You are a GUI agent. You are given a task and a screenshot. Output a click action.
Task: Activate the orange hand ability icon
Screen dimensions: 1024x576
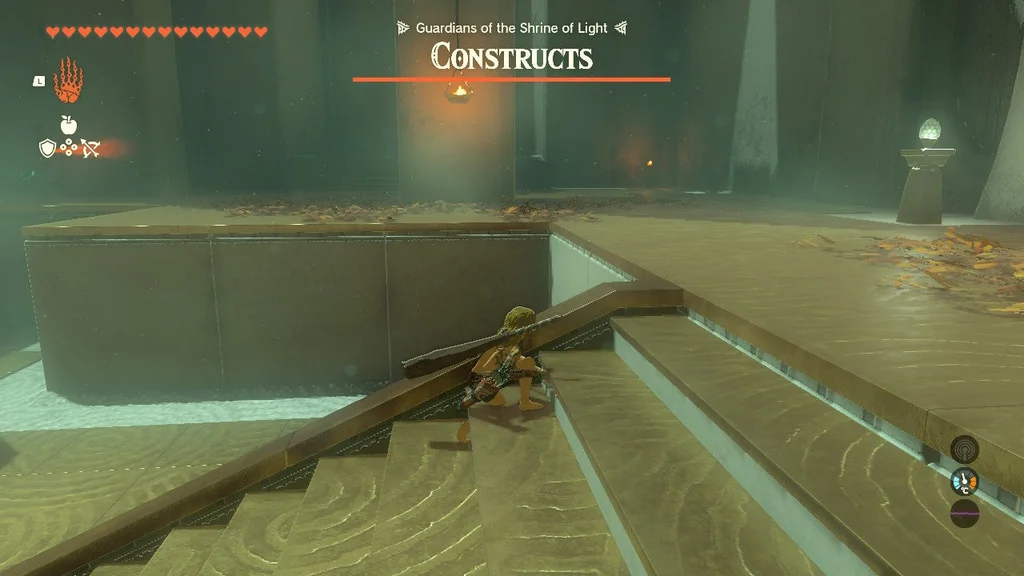(66, 81)
